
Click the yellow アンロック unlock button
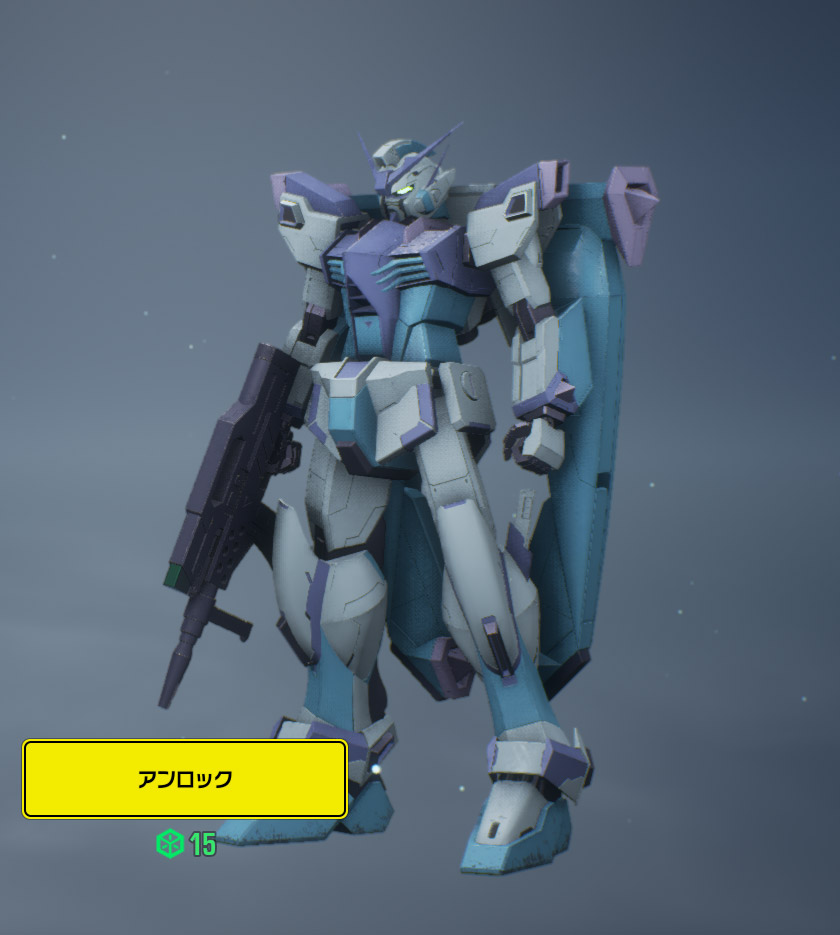tap(185, 779)
